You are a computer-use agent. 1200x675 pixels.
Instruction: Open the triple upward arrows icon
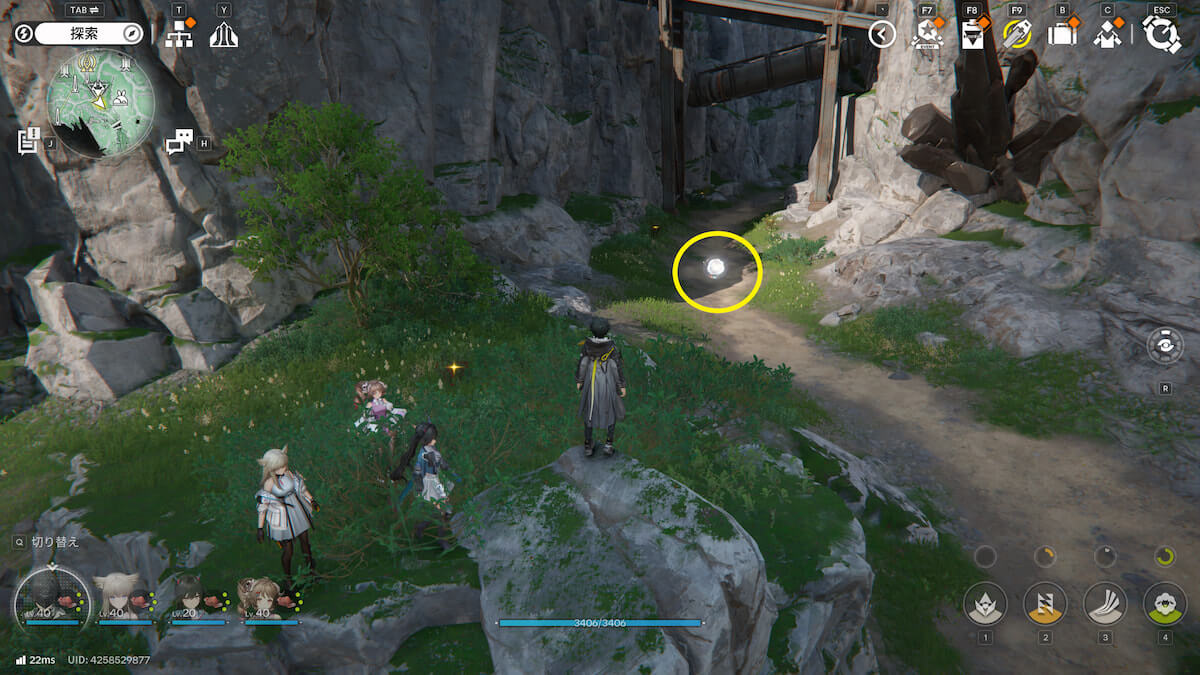coord(223,35)
